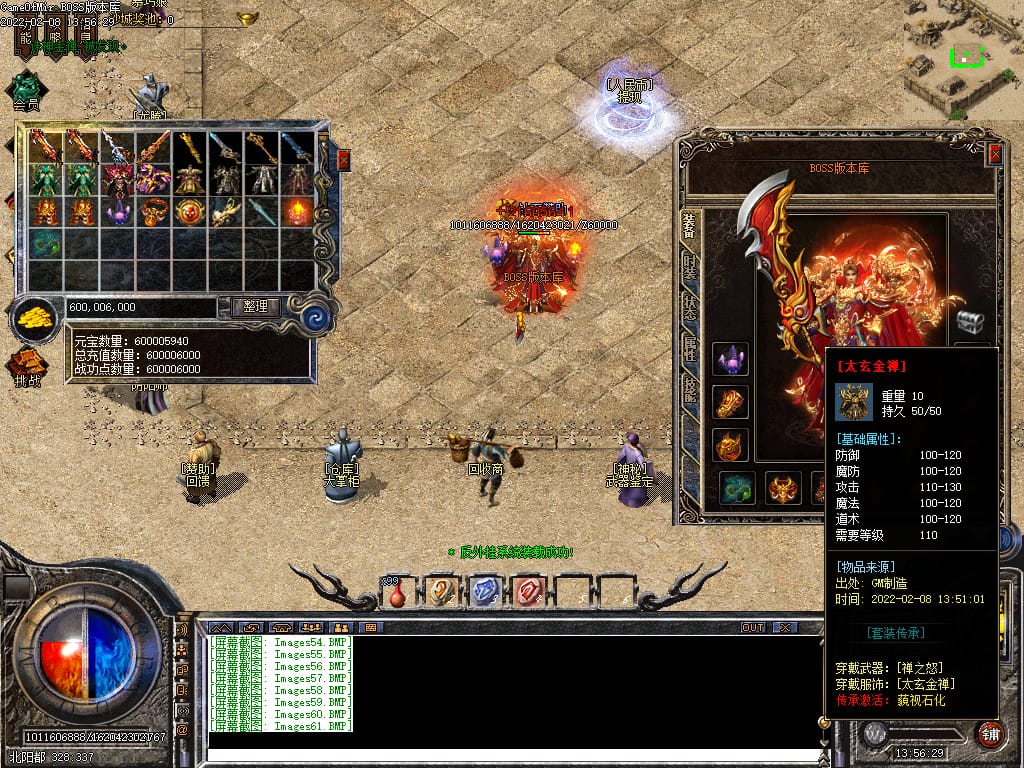The height and width of the screenshot is (768, 1024).
Task: Click the gold ingot pile icon
Action: (35, 320)
